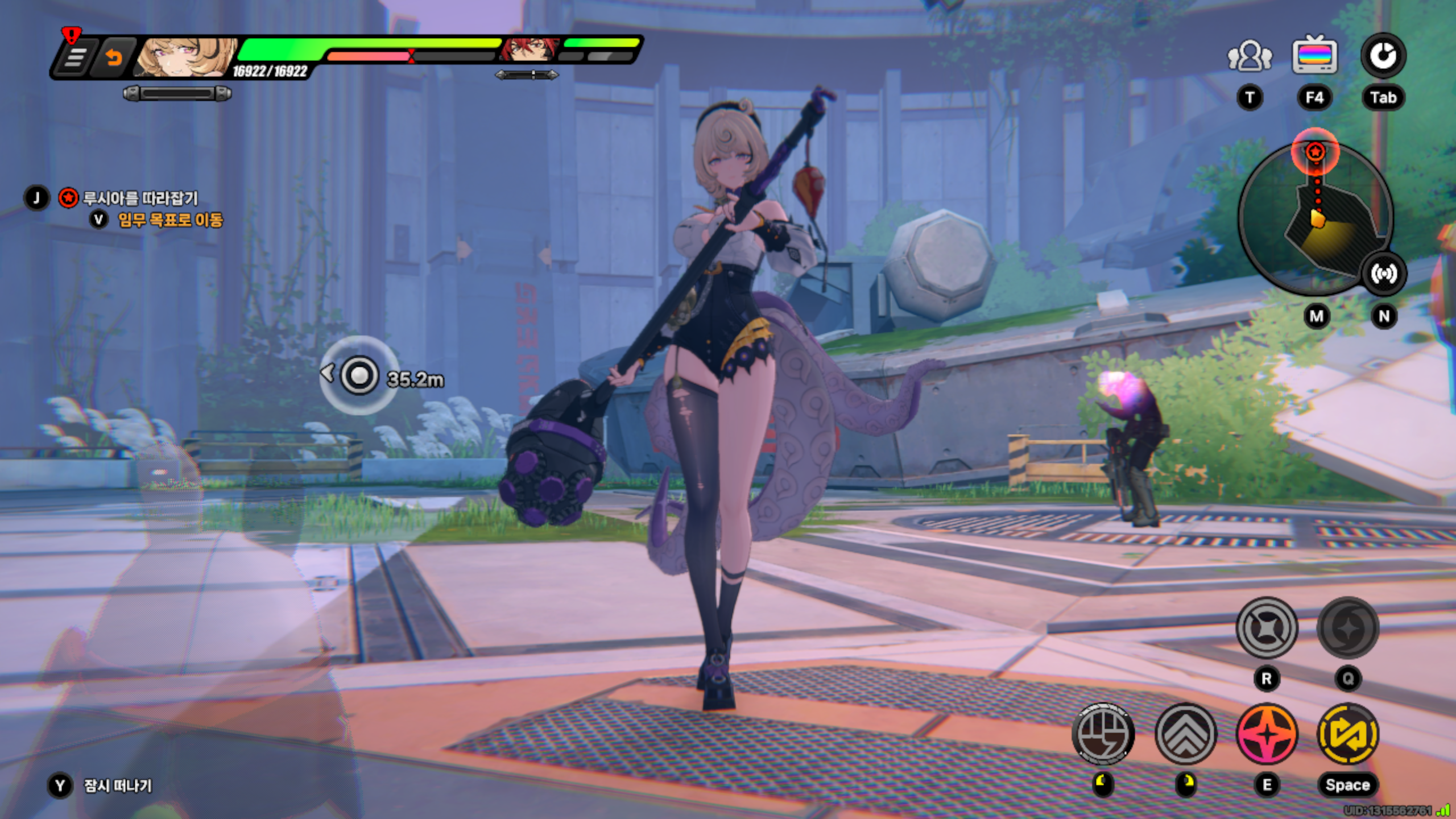This screenshot has width=1456, height=819.
Task: Activate the darkened crescent star skill icon
Action: [1347, 628]
